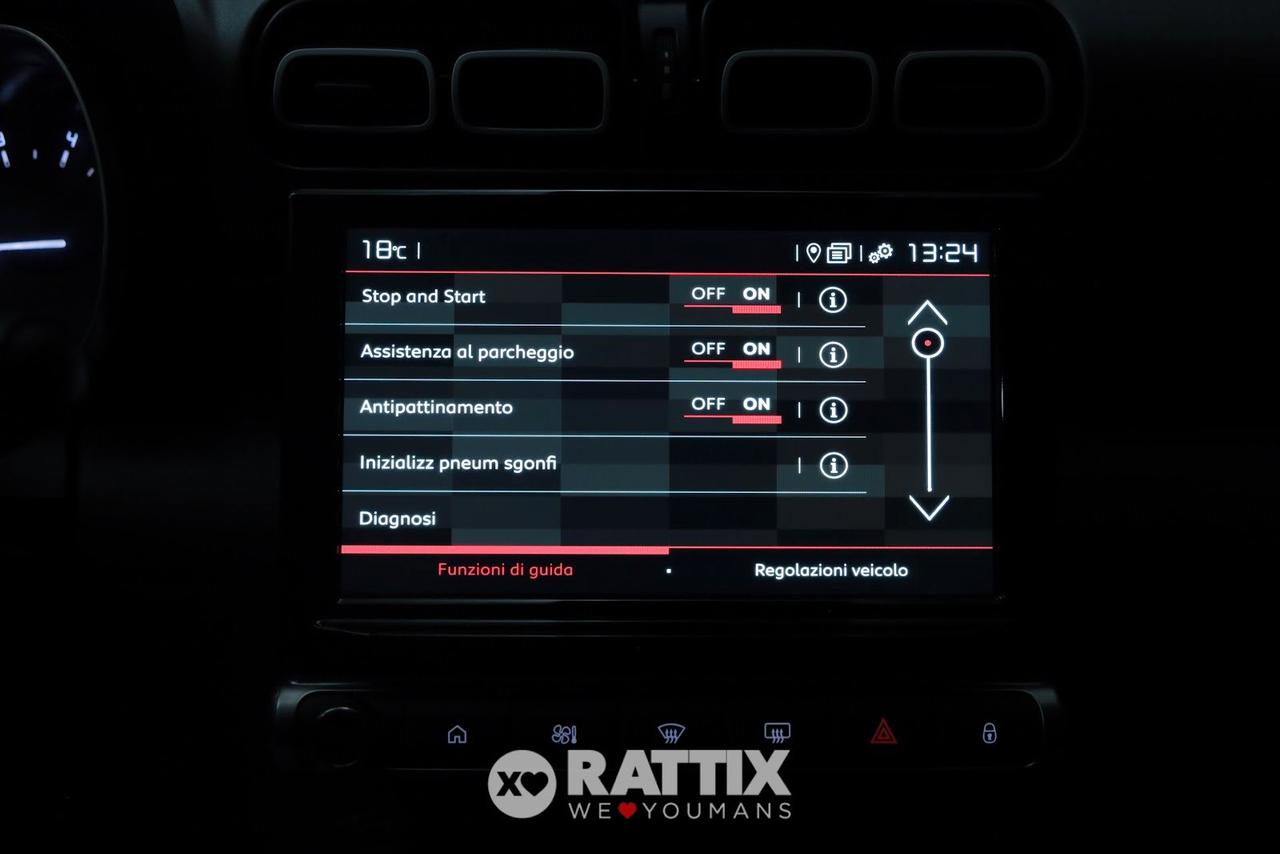Open the Diagnosi entry
This screenshot has width=1280, height=854.
click(398, 518)
